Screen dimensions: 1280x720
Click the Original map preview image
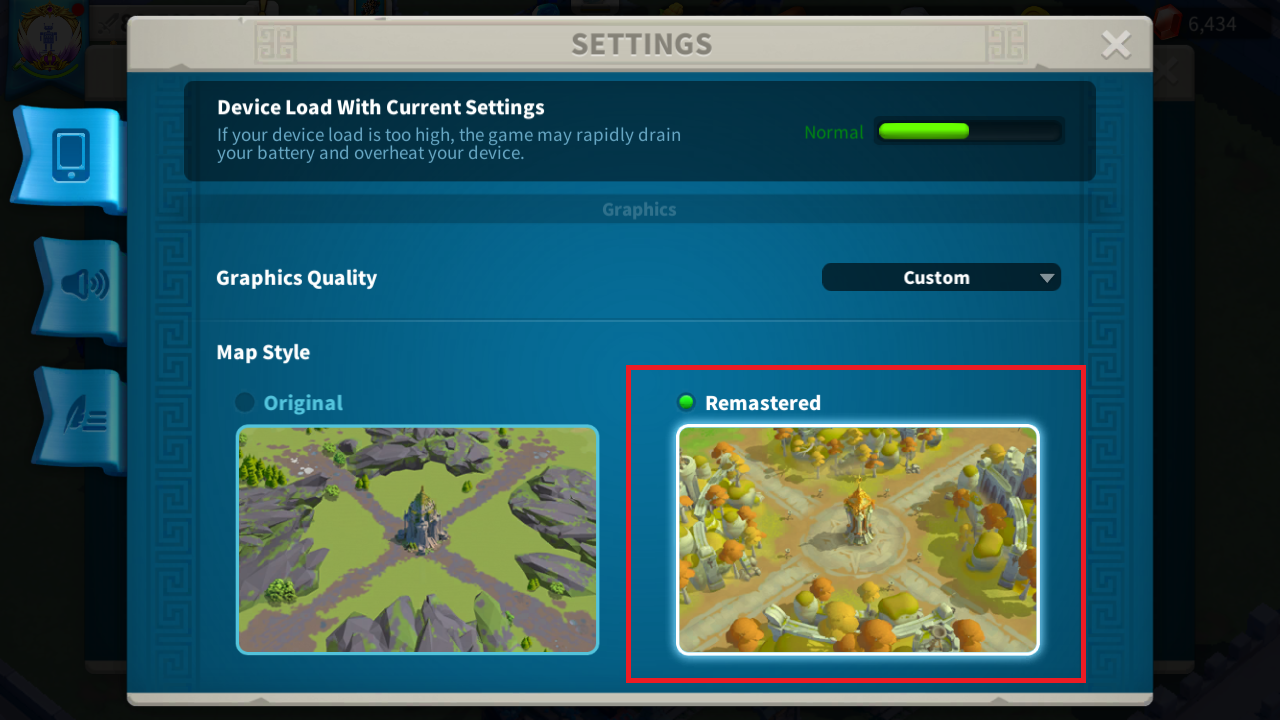[417, 539]
